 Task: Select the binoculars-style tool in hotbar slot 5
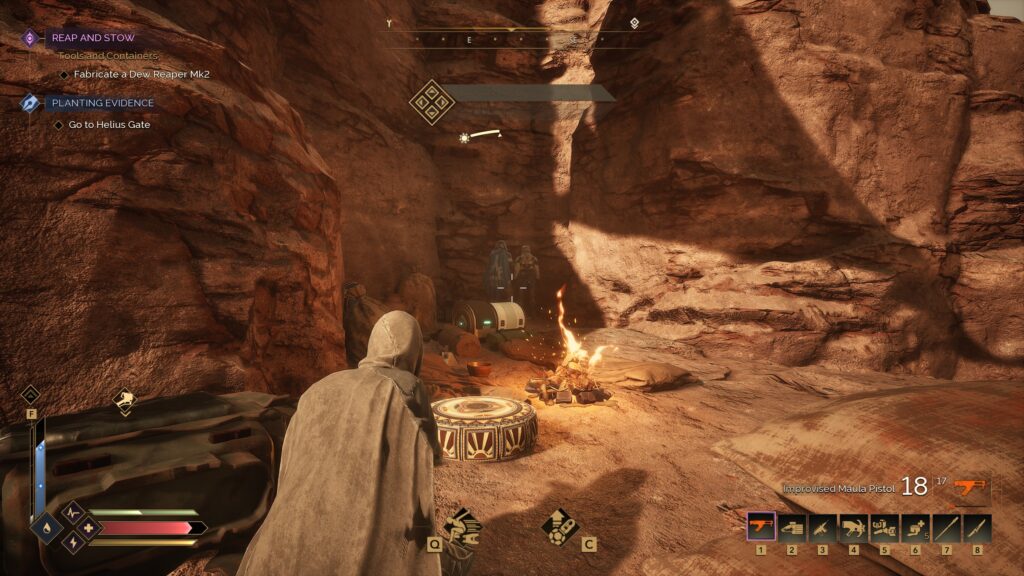pyautogui.click(x=885, y=526)
